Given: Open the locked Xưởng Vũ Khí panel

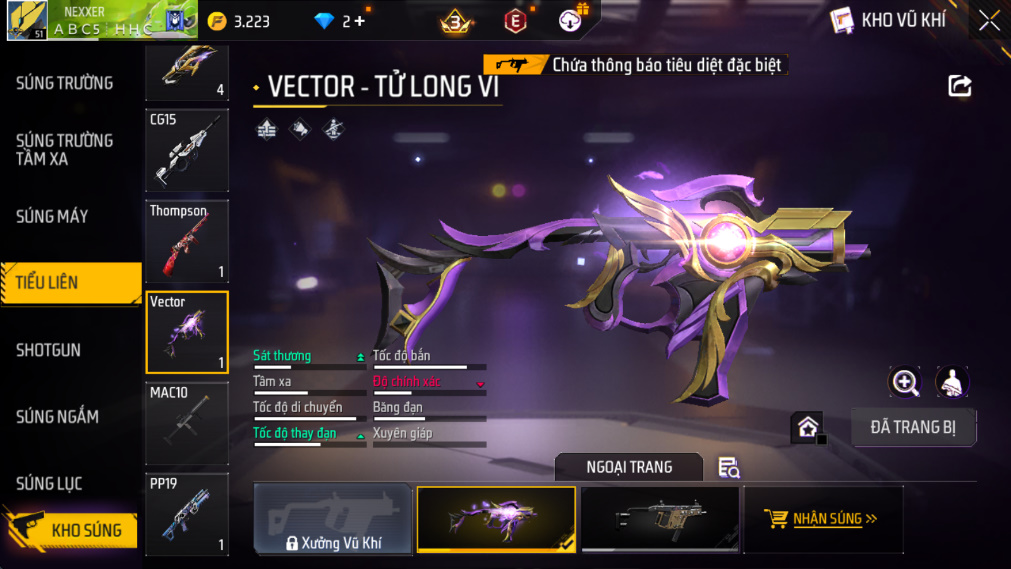Looking at the screenshot, I should click(333, 520).
